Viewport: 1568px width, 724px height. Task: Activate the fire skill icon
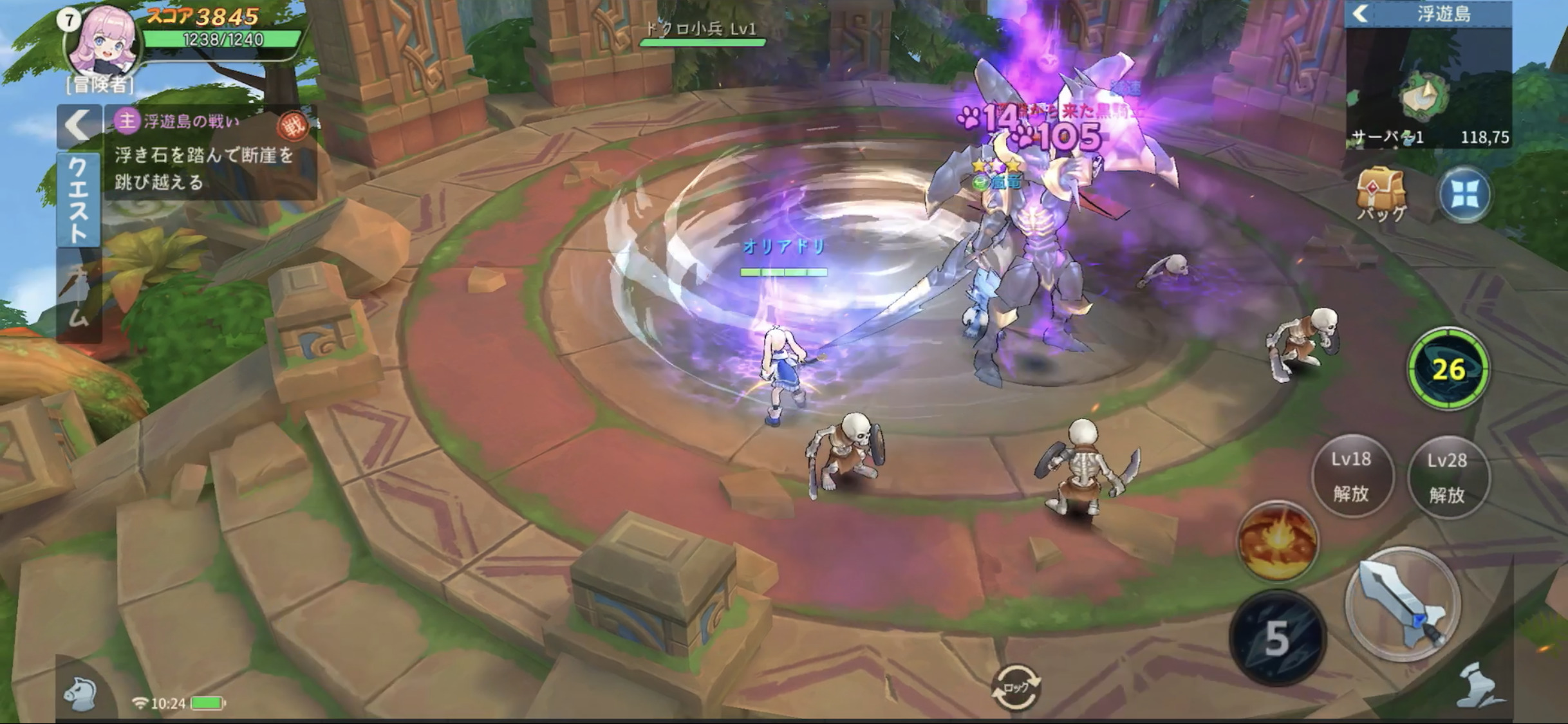click(x=1277, y=542)
